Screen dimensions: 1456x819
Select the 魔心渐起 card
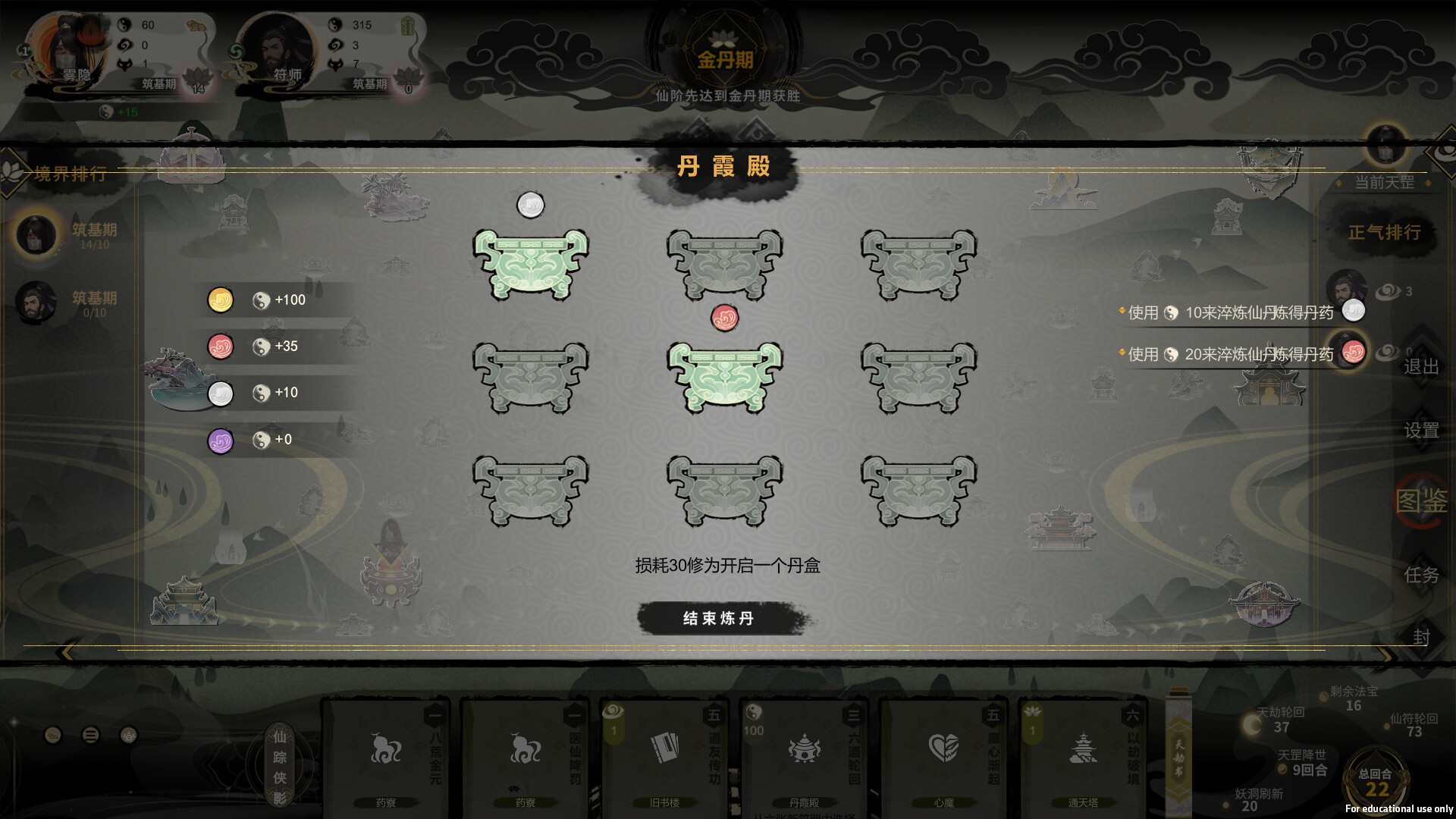943,751
